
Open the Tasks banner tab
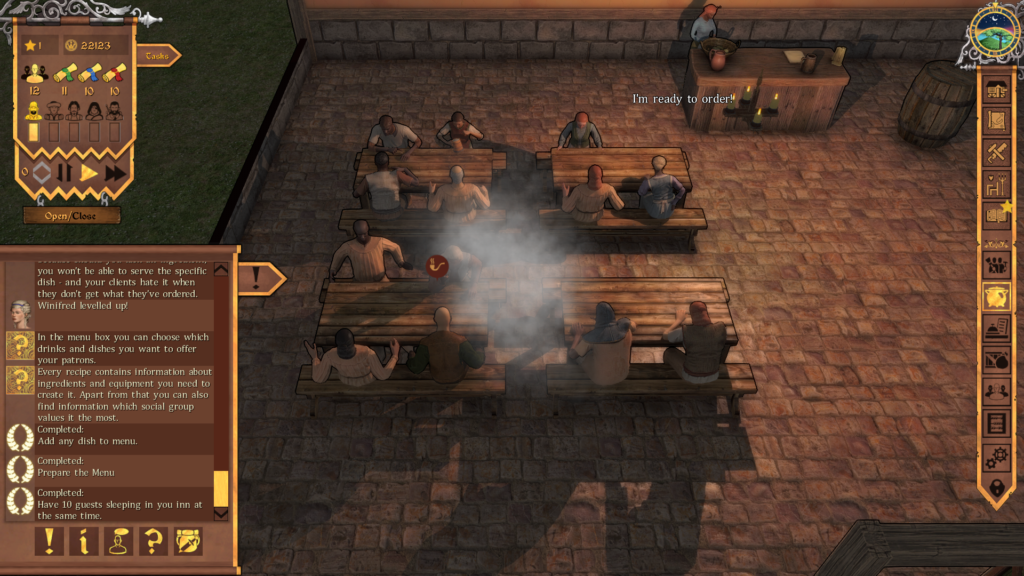(157, 56)
